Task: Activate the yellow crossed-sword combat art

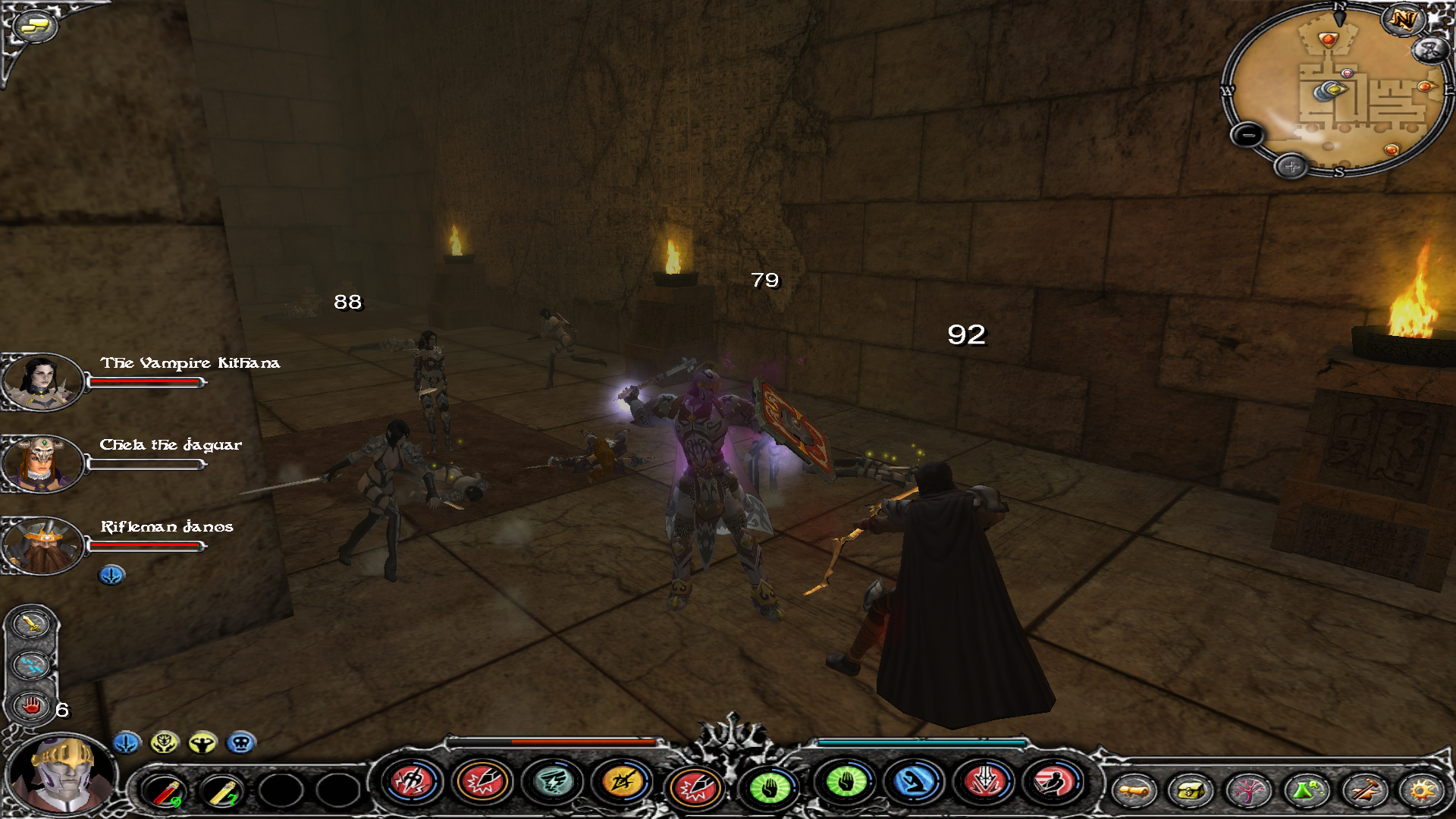Action: coord(622,782)
